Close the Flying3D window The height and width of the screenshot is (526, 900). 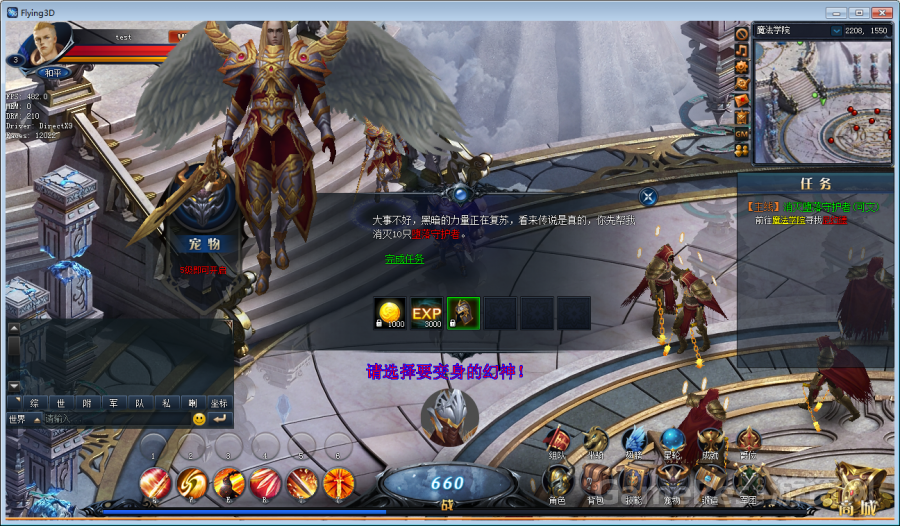click(879, 11)
